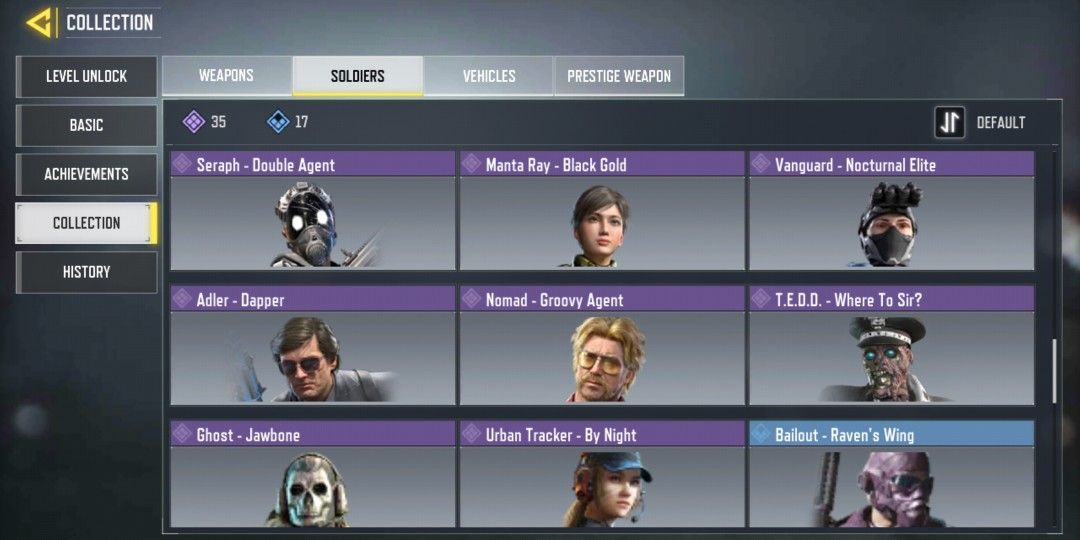Open the Nomad - Groovy Agent card

[x=601, y=346]
